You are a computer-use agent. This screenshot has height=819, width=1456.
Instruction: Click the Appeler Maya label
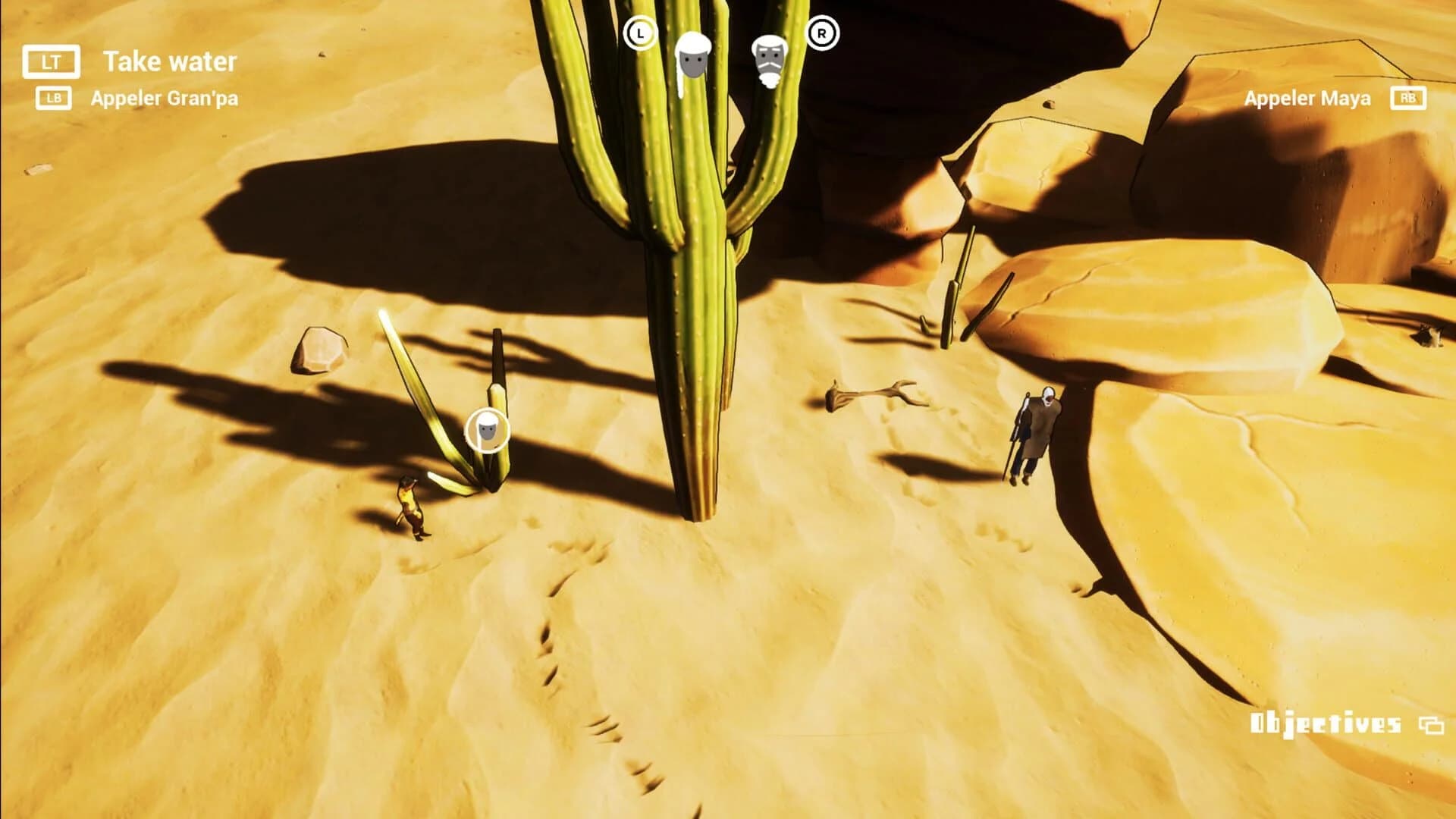(x=1307, y=98)
